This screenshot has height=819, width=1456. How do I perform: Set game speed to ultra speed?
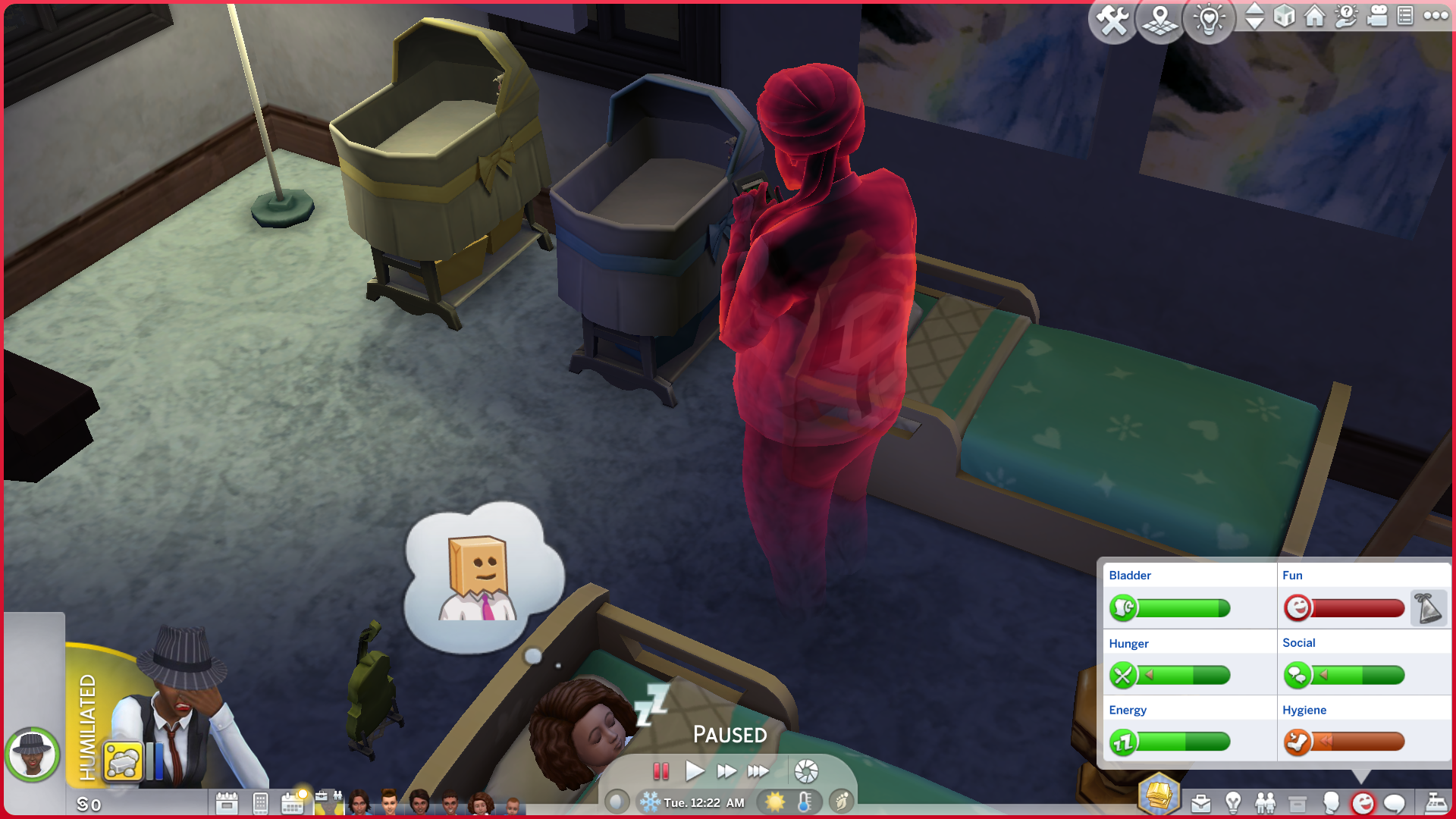[x=758, y=772]
